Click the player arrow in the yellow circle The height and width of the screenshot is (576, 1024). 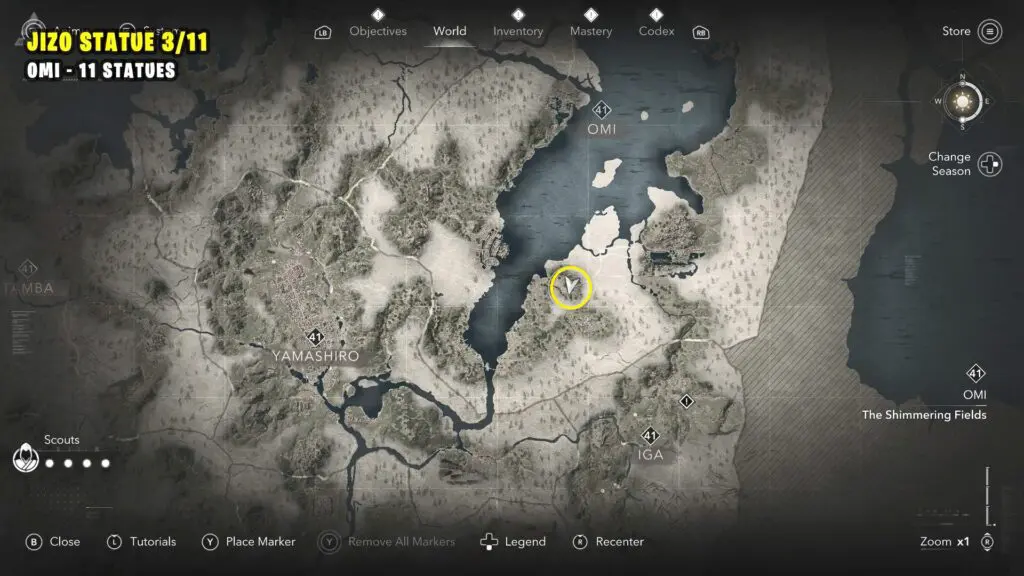(x=571, y=288)
